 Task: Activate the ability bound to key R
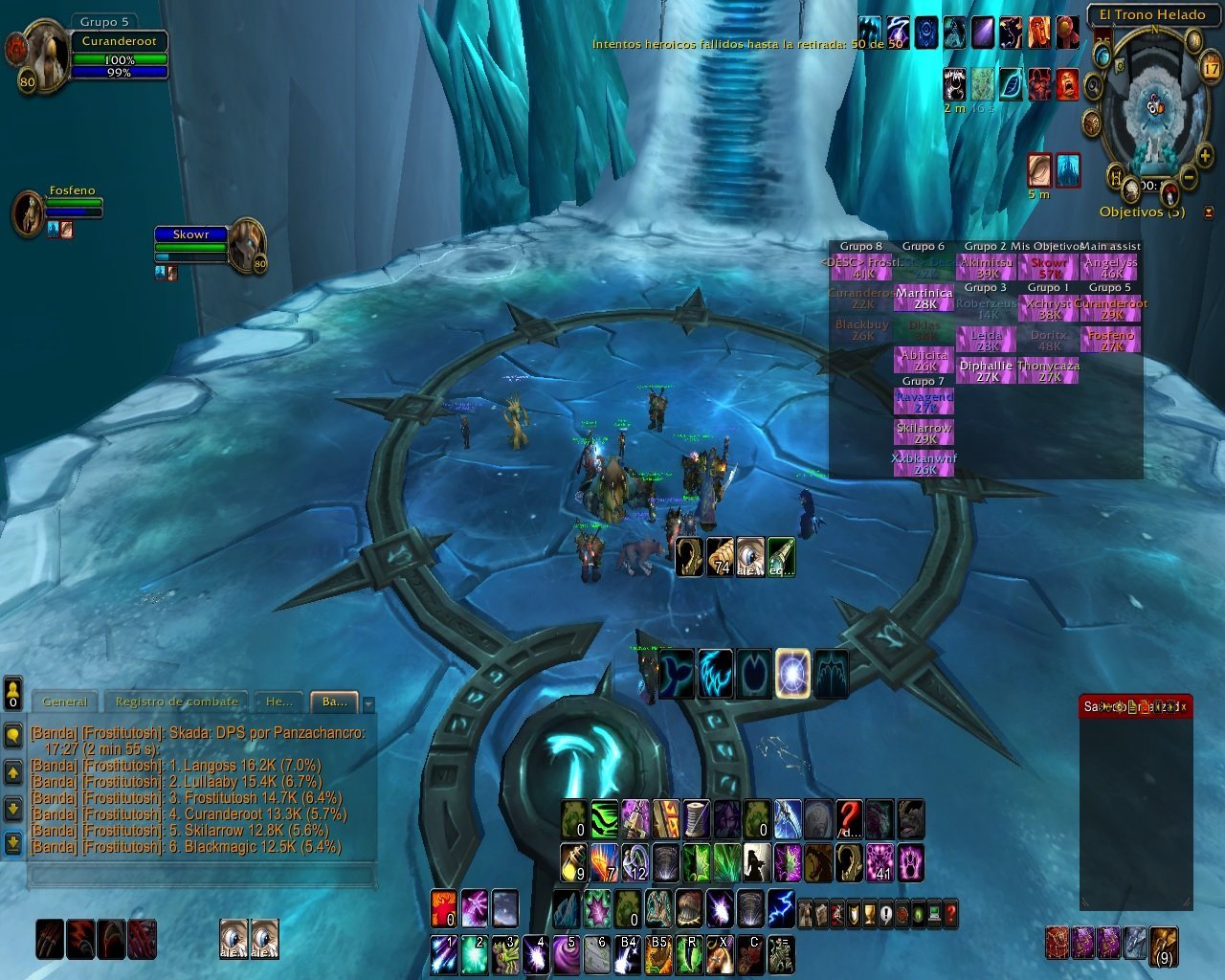coord(690,954)
